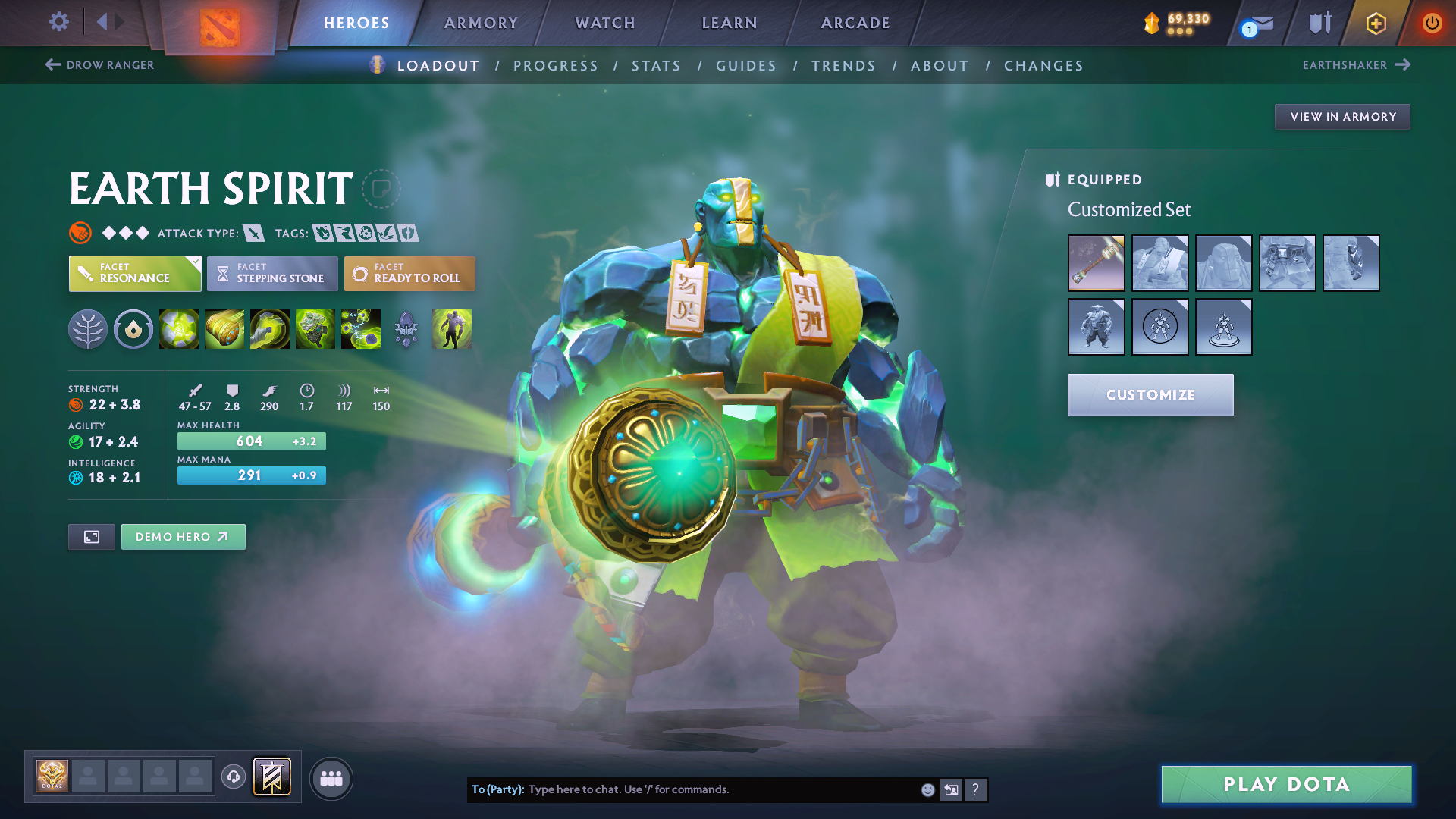Open the Earth Spirit talent tree icon
Screen dimensions: 1456x819
[x=88, y=328]
